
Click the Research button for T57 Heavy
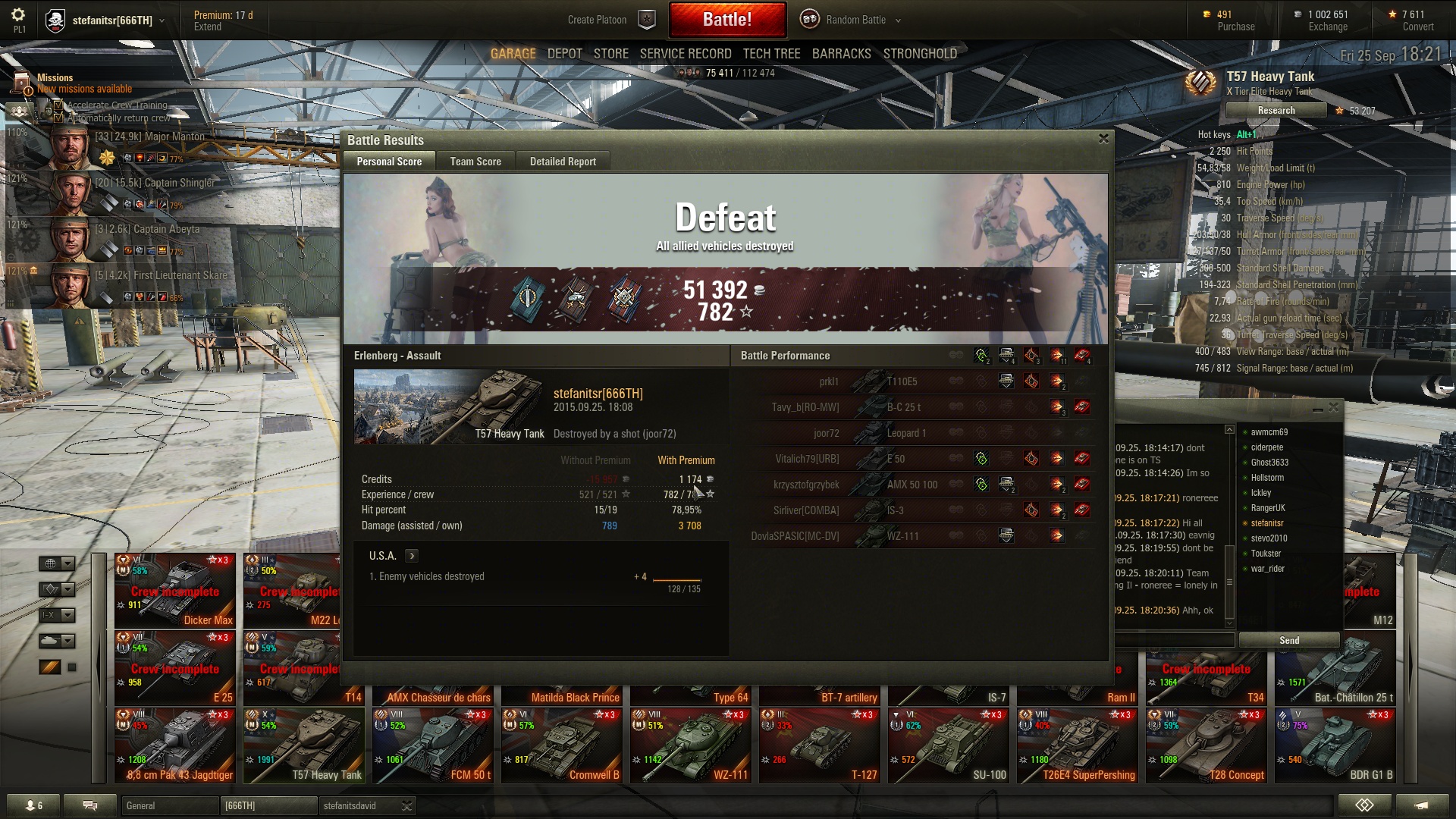(x=1276, y=111)
